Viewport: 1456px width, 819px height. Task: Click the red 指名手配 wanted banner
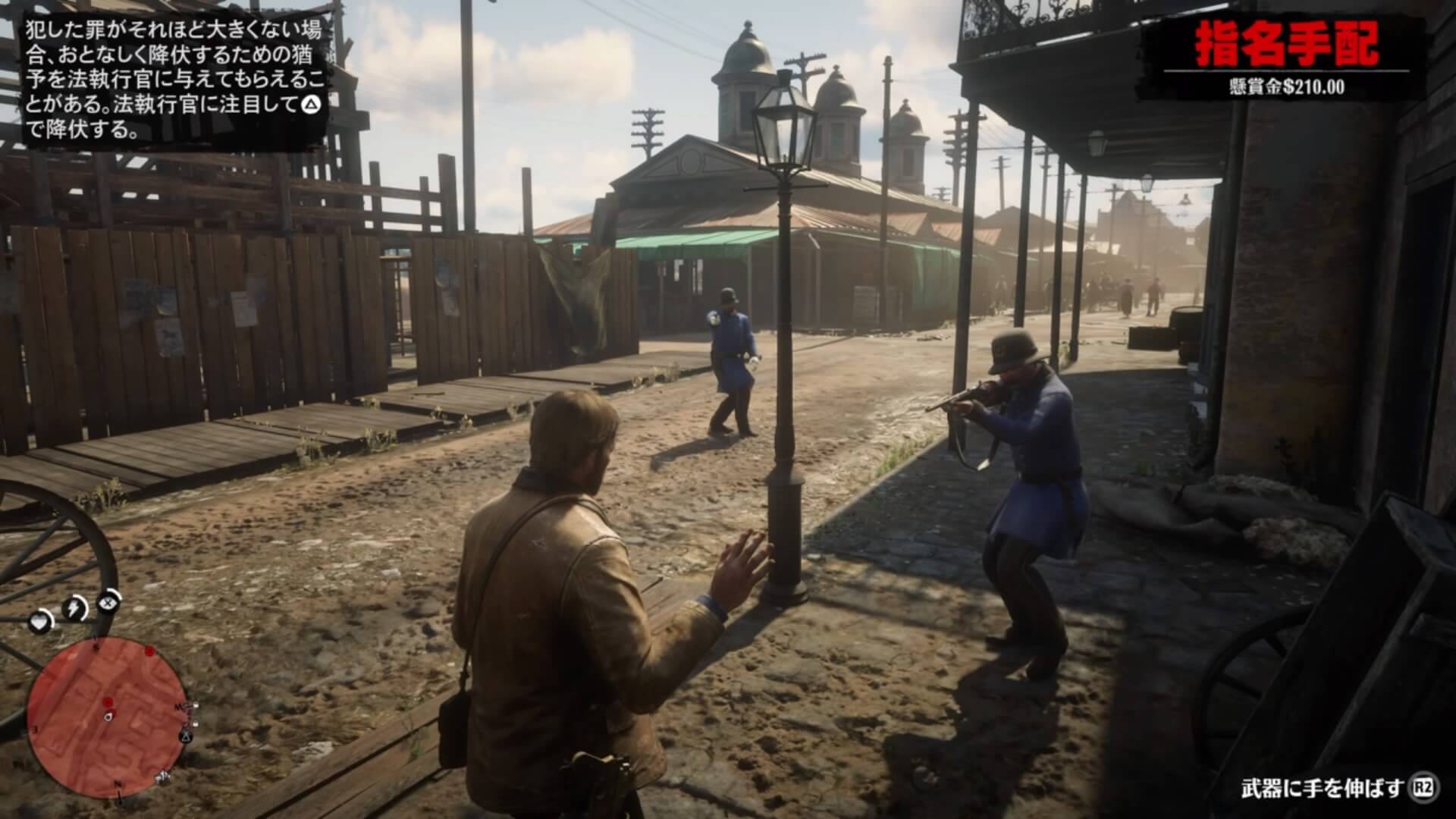click(1286, 45)
